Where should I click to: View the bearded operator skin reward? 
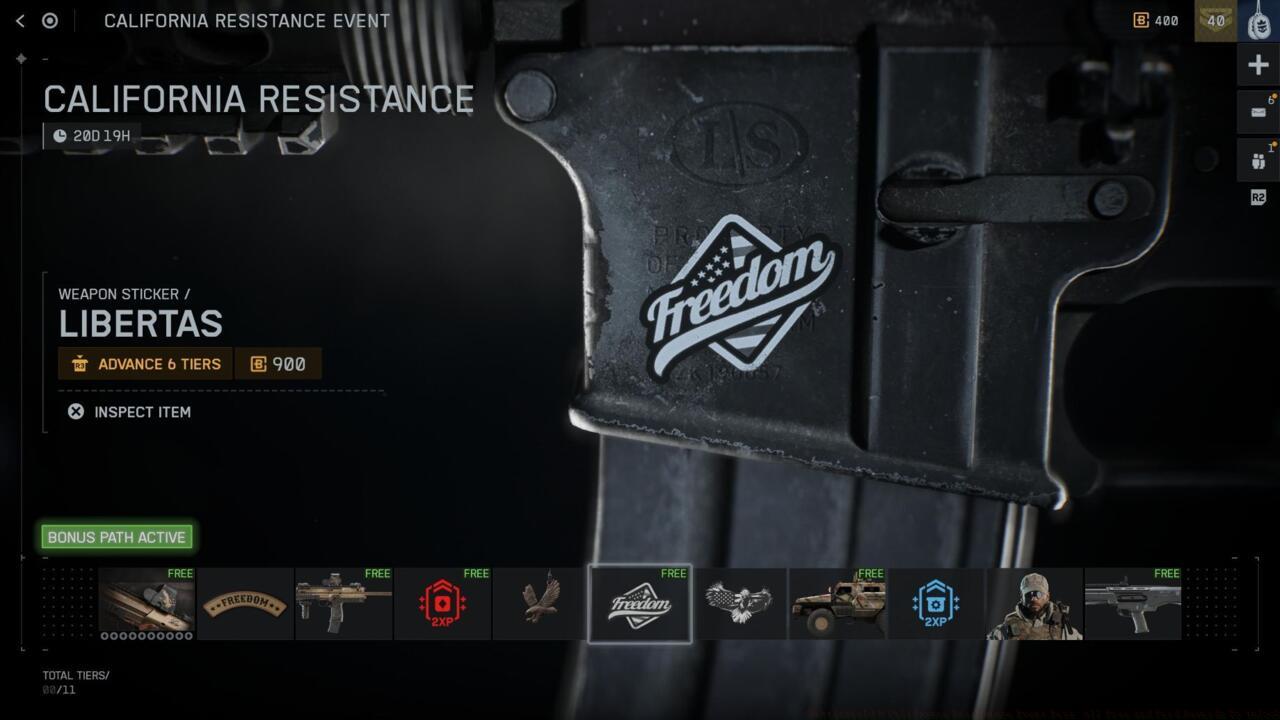click(x=1034, y=604)
